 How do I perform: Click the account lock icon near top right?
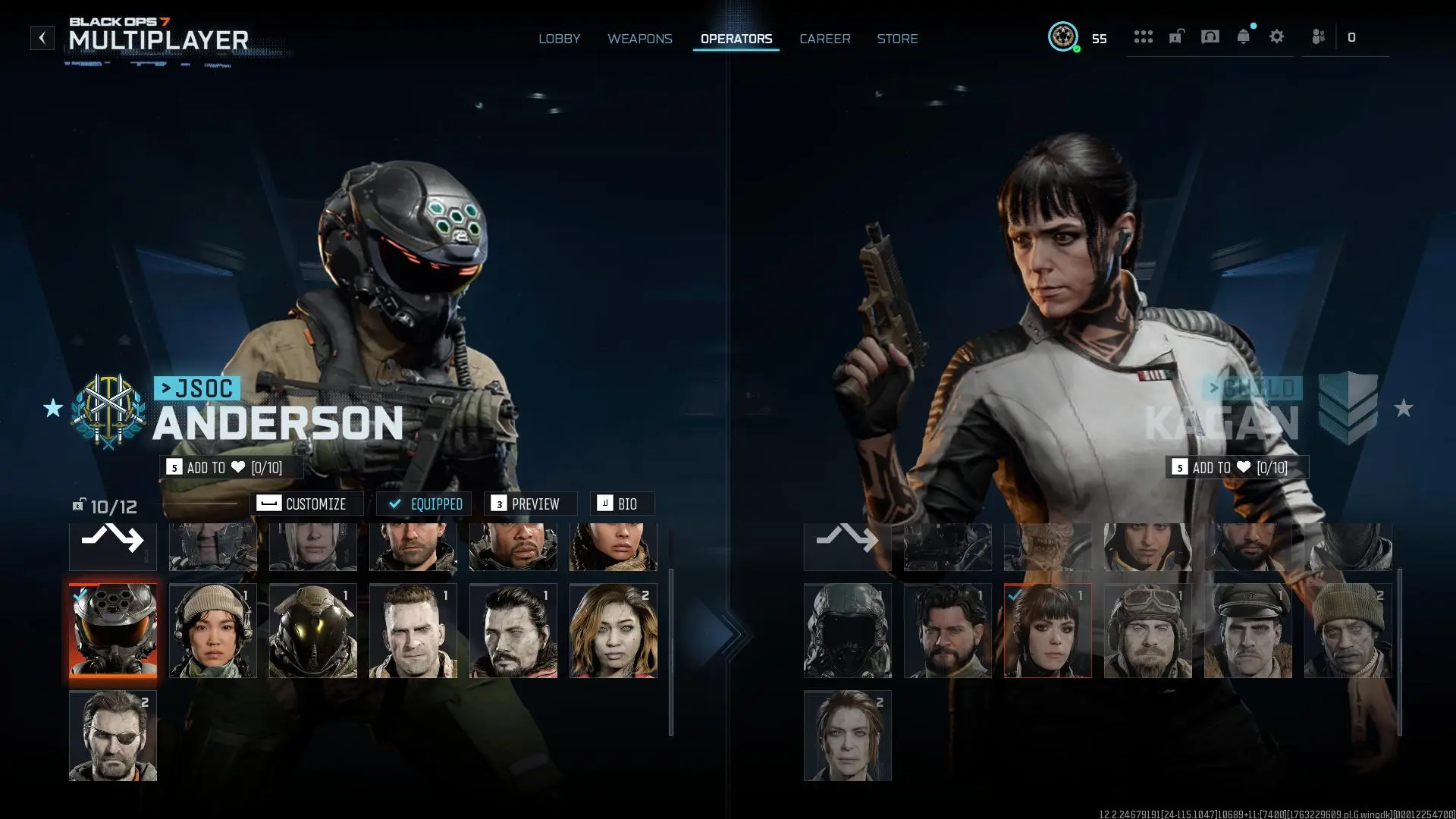coord(1176,36)
